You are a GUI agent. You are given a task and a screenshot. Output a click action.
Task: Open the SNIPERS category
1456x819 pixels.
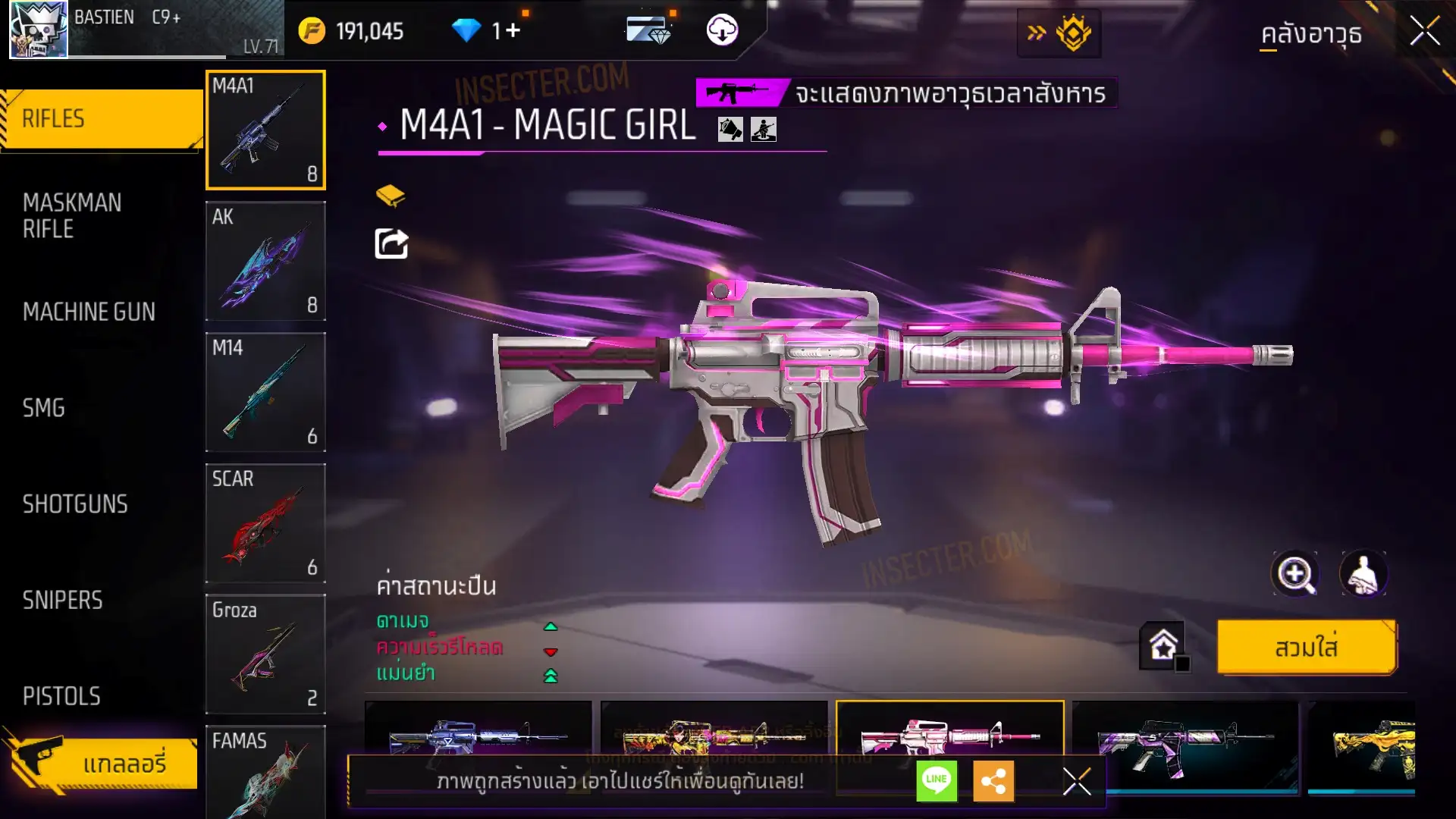[x=62, y=601]
